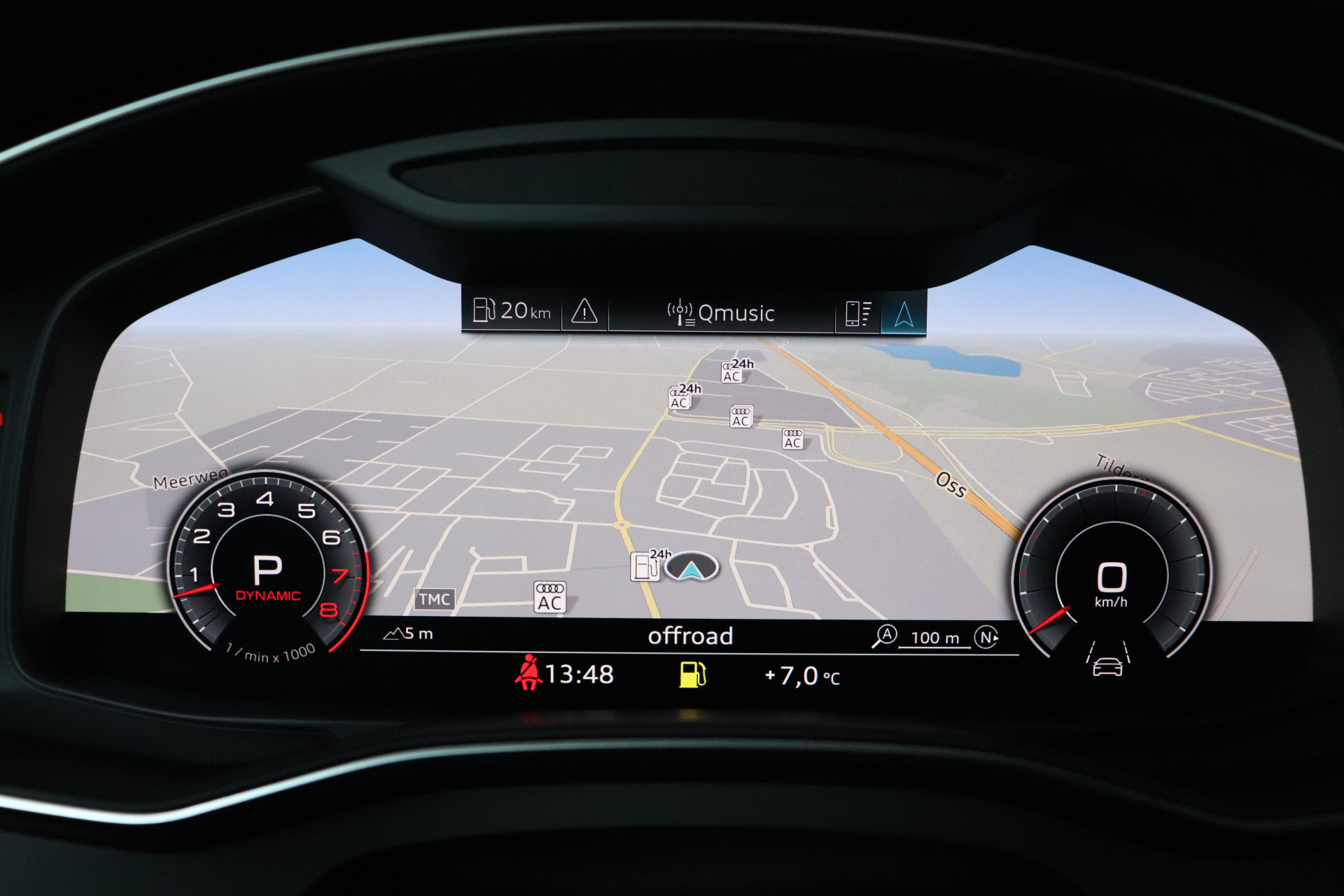Select the 24h fuel station map marker
Screen dimensions: 1344x896
point(647,566)
